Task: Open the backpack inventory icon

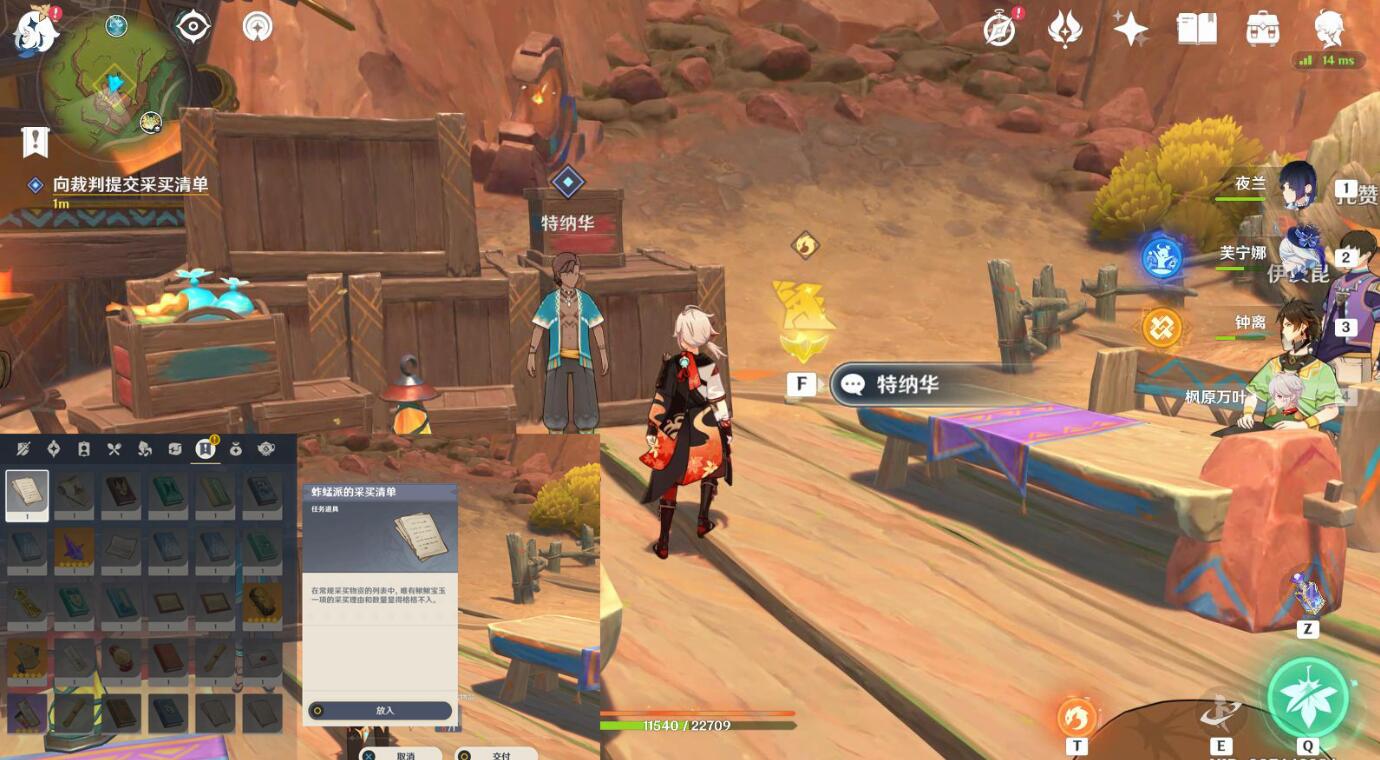Action: pyautogui.click(x=1263, y=29)
